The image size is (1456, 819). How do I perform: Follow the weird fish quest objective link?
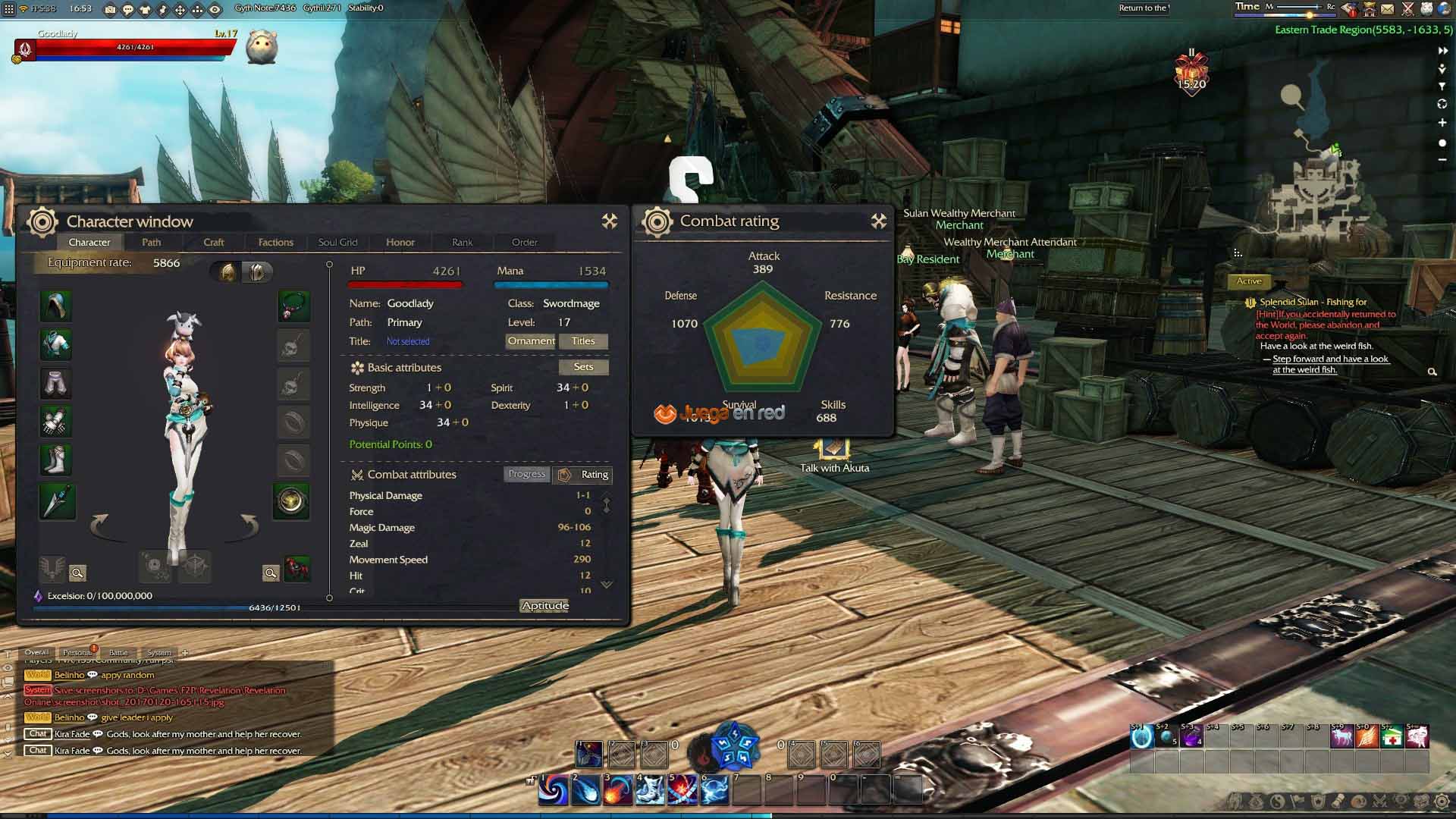pyautogui.click(x=1330, y=364)
